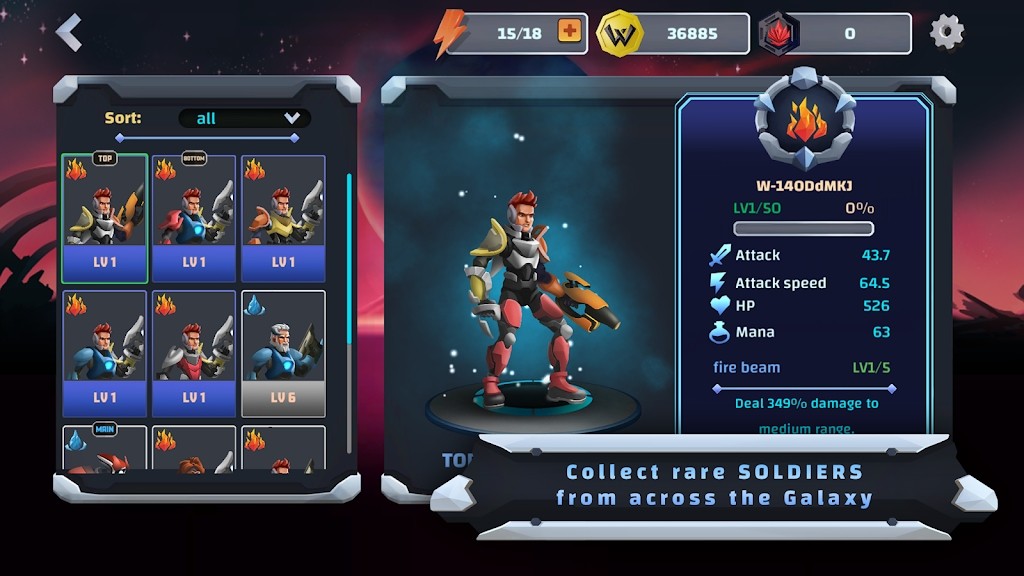This screenshot has width=1024, height=576.
Task: Open the settings gear
Action: (946, 32)
